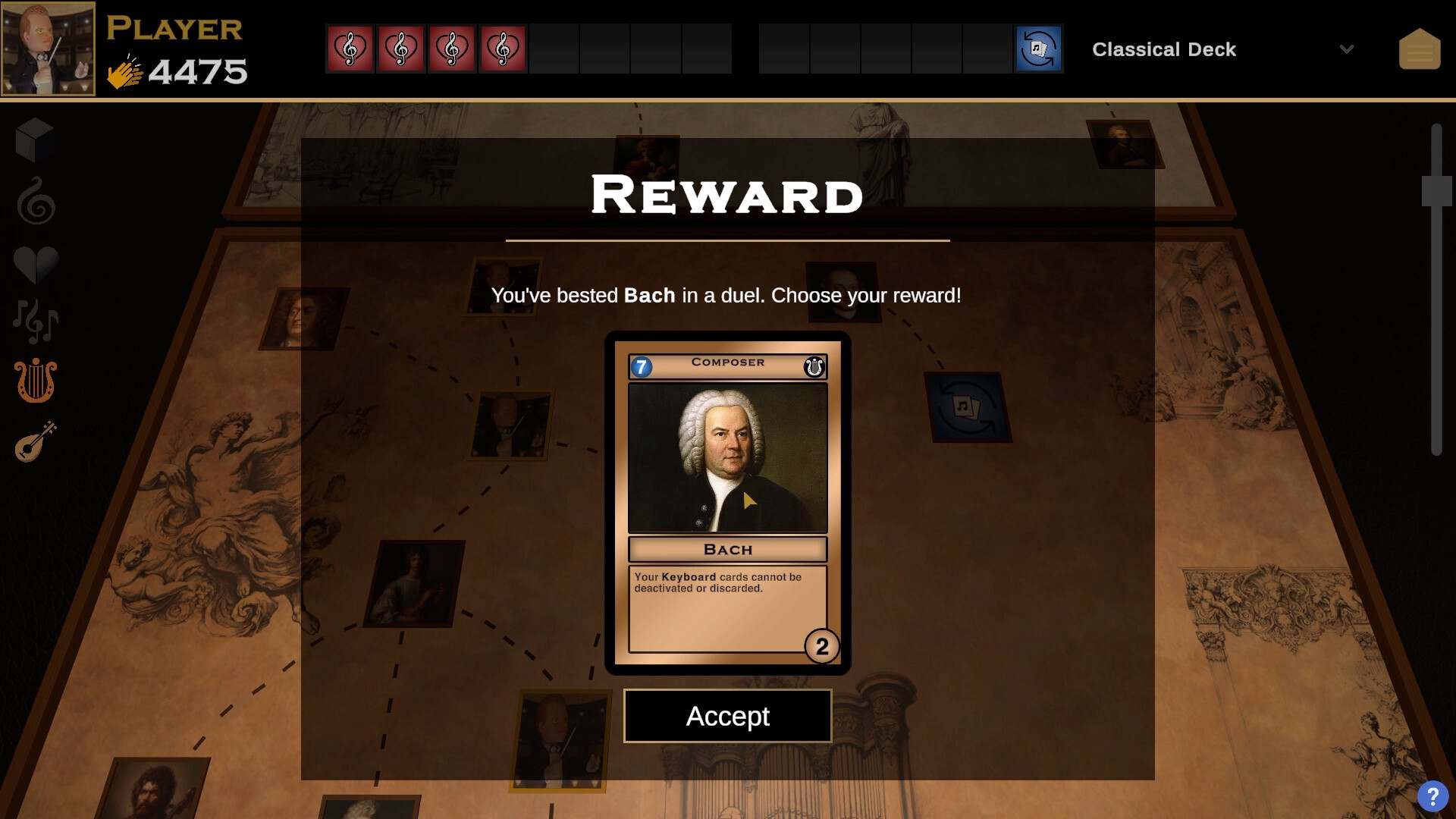Open the gold menu icon top right
The image size is (1456, 819).
1420,48
